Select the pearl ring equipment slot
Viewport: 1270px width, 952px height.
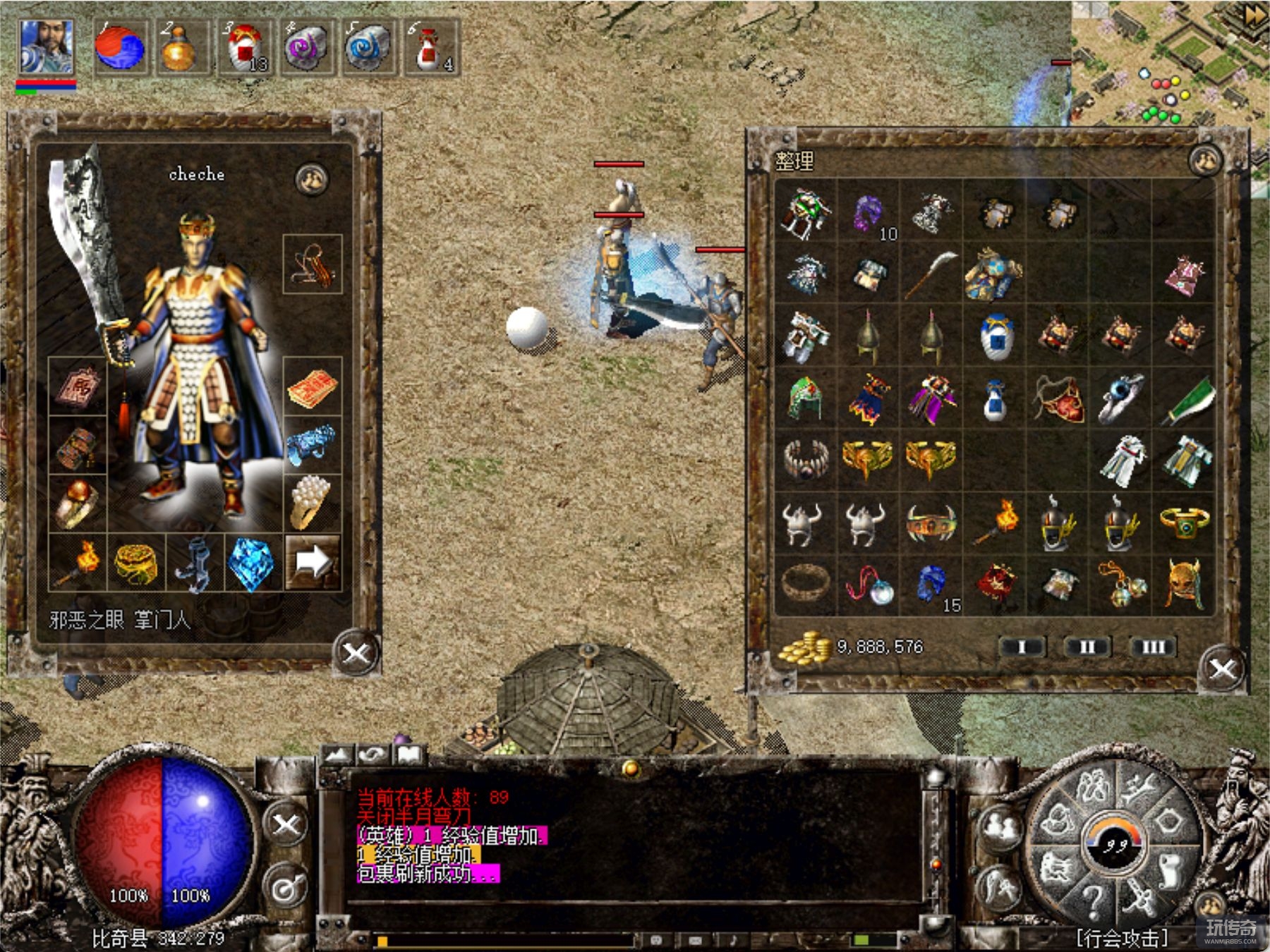(x=311, y=501)
